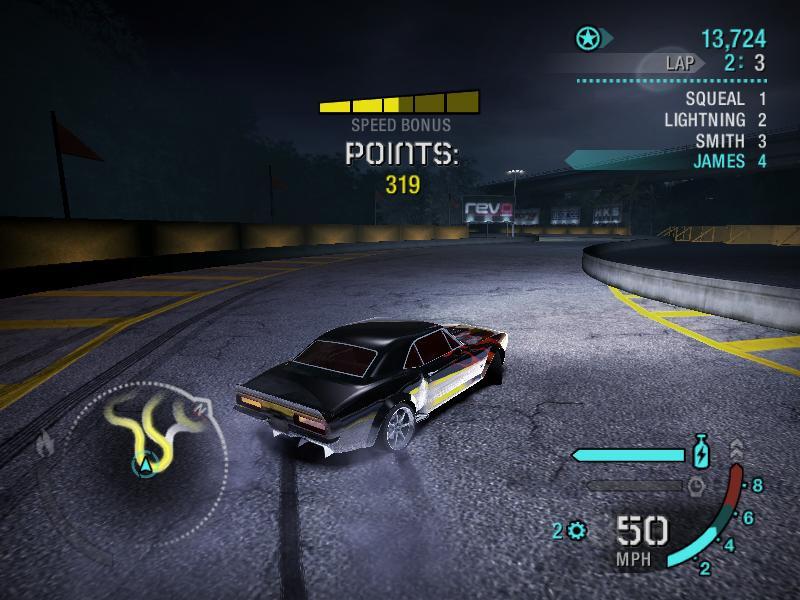Click the speedbreaker stopwatch icon
Screen dimensions: 800x600
click(x=696, y=486)
